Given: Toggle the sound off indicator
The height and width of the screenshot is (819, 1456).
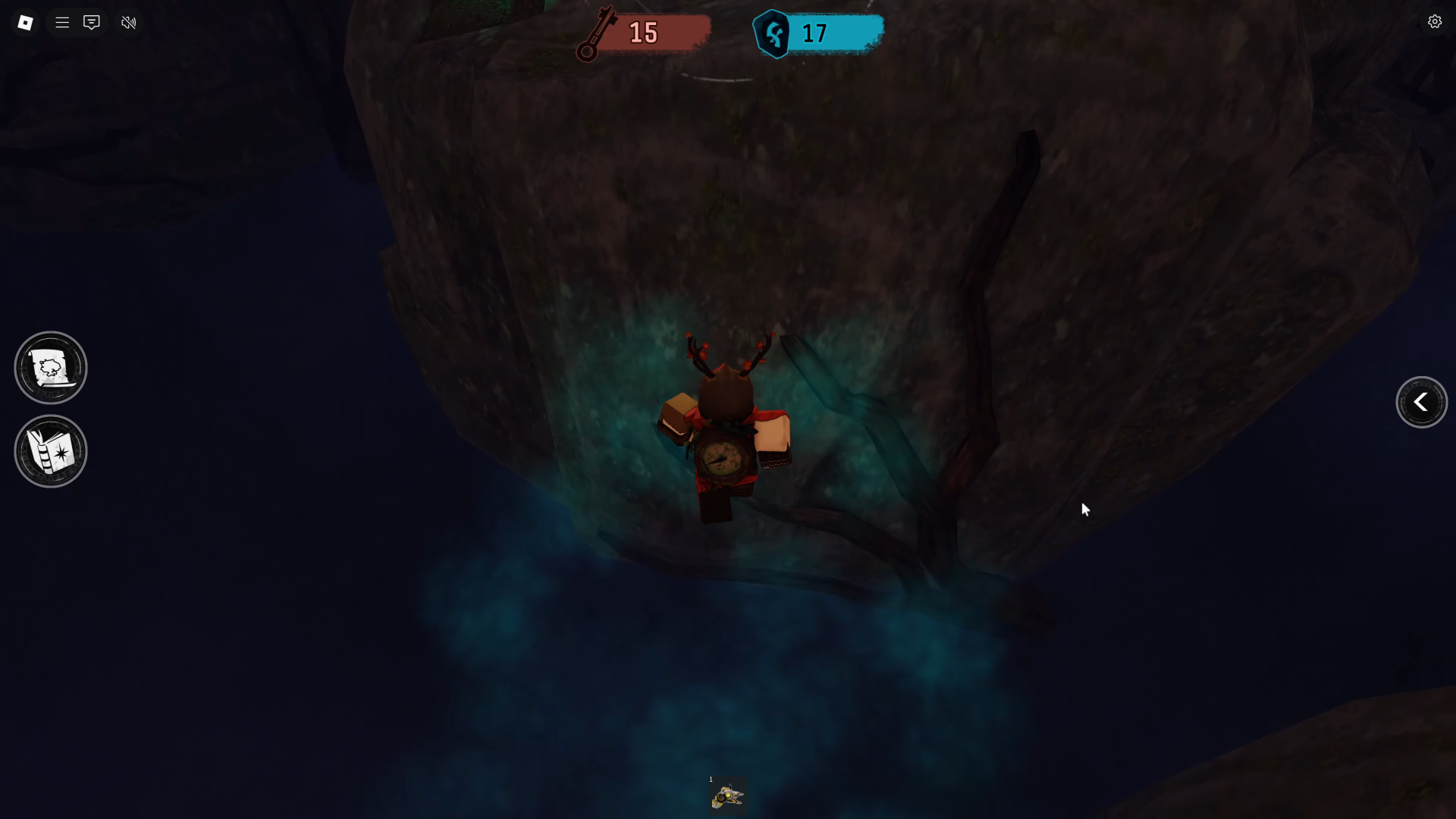Looking at the screenshot, I should [128, 22].
